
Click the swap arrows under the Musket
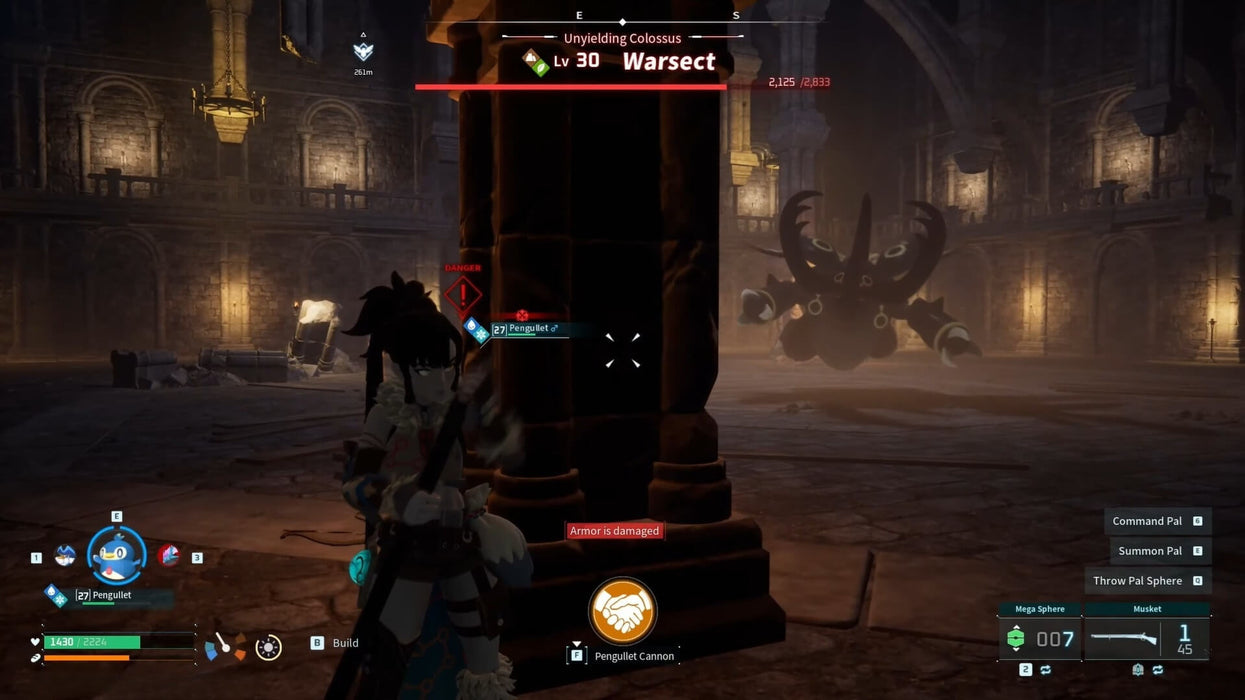click(x=1158, y=670)
